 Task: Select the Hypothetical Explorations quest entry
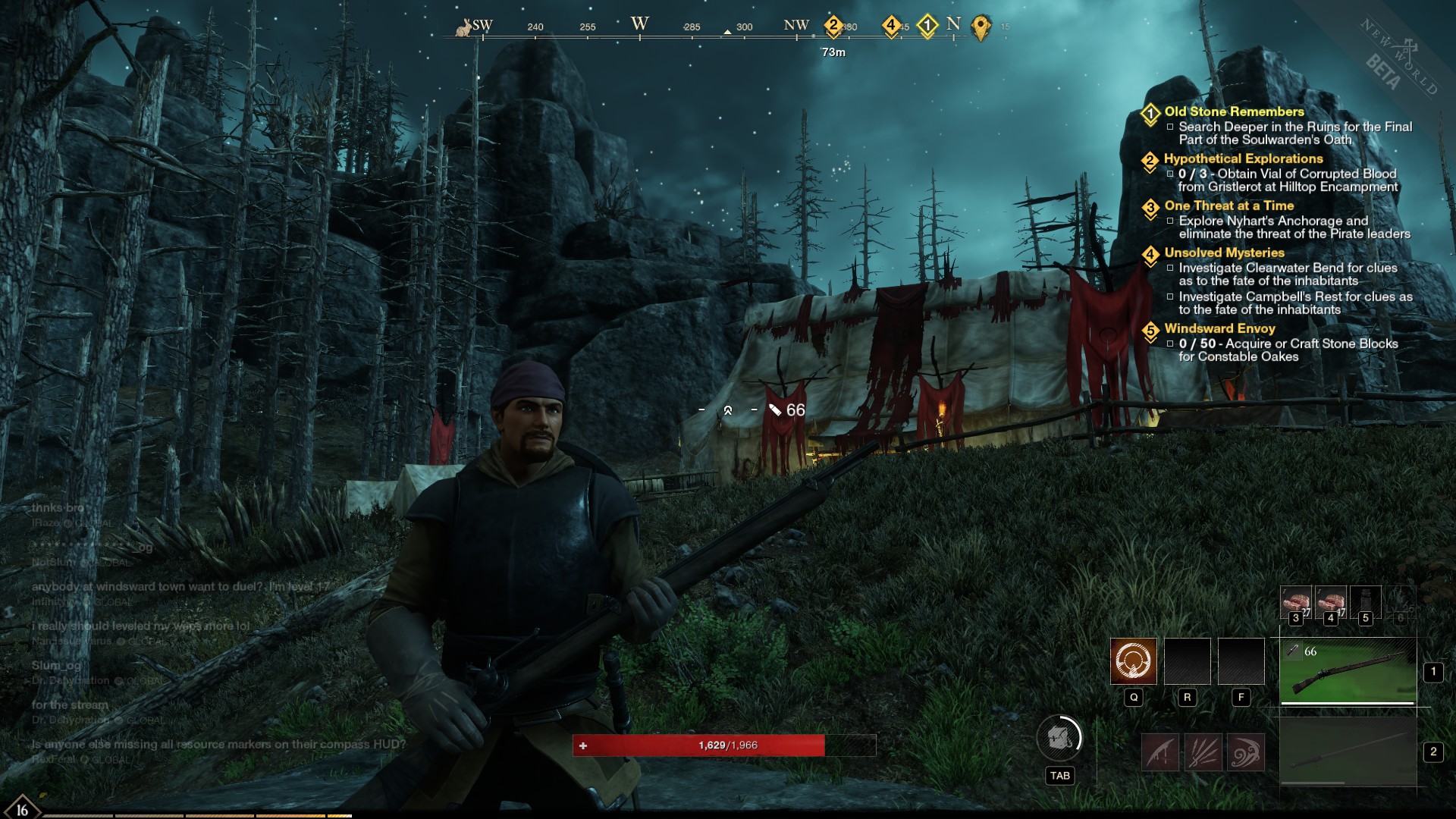(x=1243, y=158)
